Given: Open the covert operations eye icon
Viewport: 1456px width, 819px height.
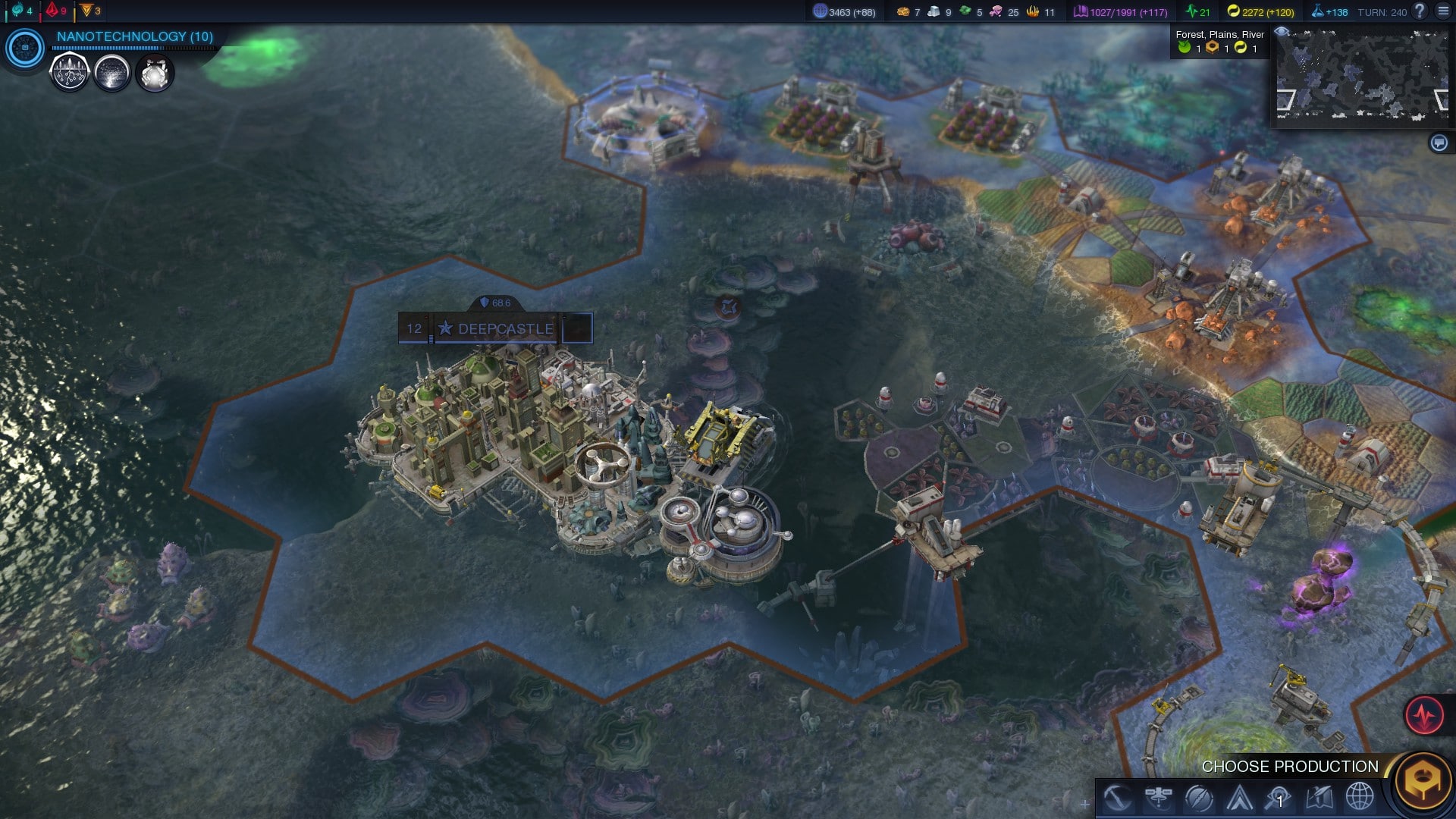Looking at the screenshot, I should coord(1279,797).
